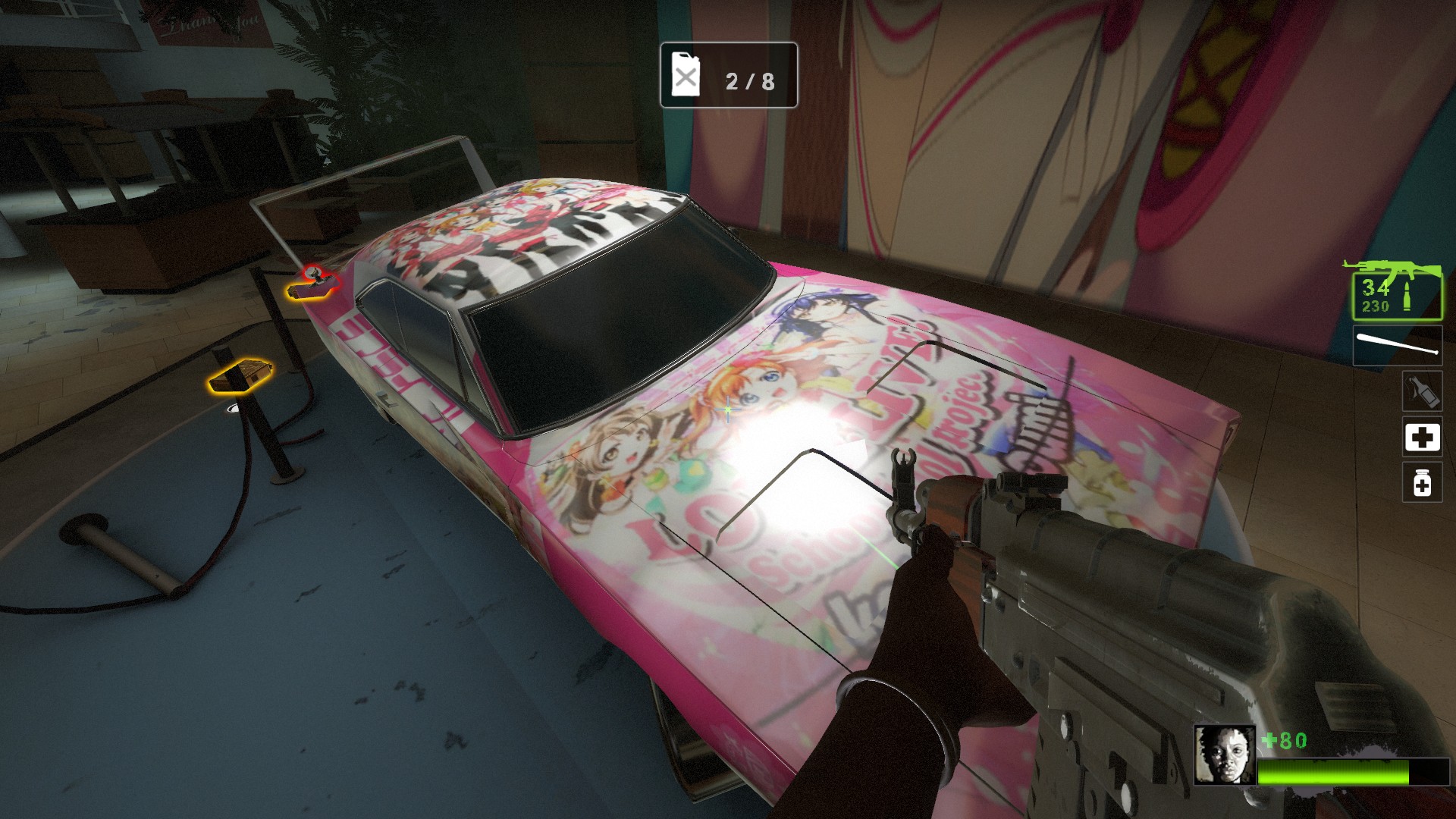Image resolution: width=1456 pixels, height=819 pixels.
Task: Switch to the baseball bat melee slot
Action: pos(1397,346)
